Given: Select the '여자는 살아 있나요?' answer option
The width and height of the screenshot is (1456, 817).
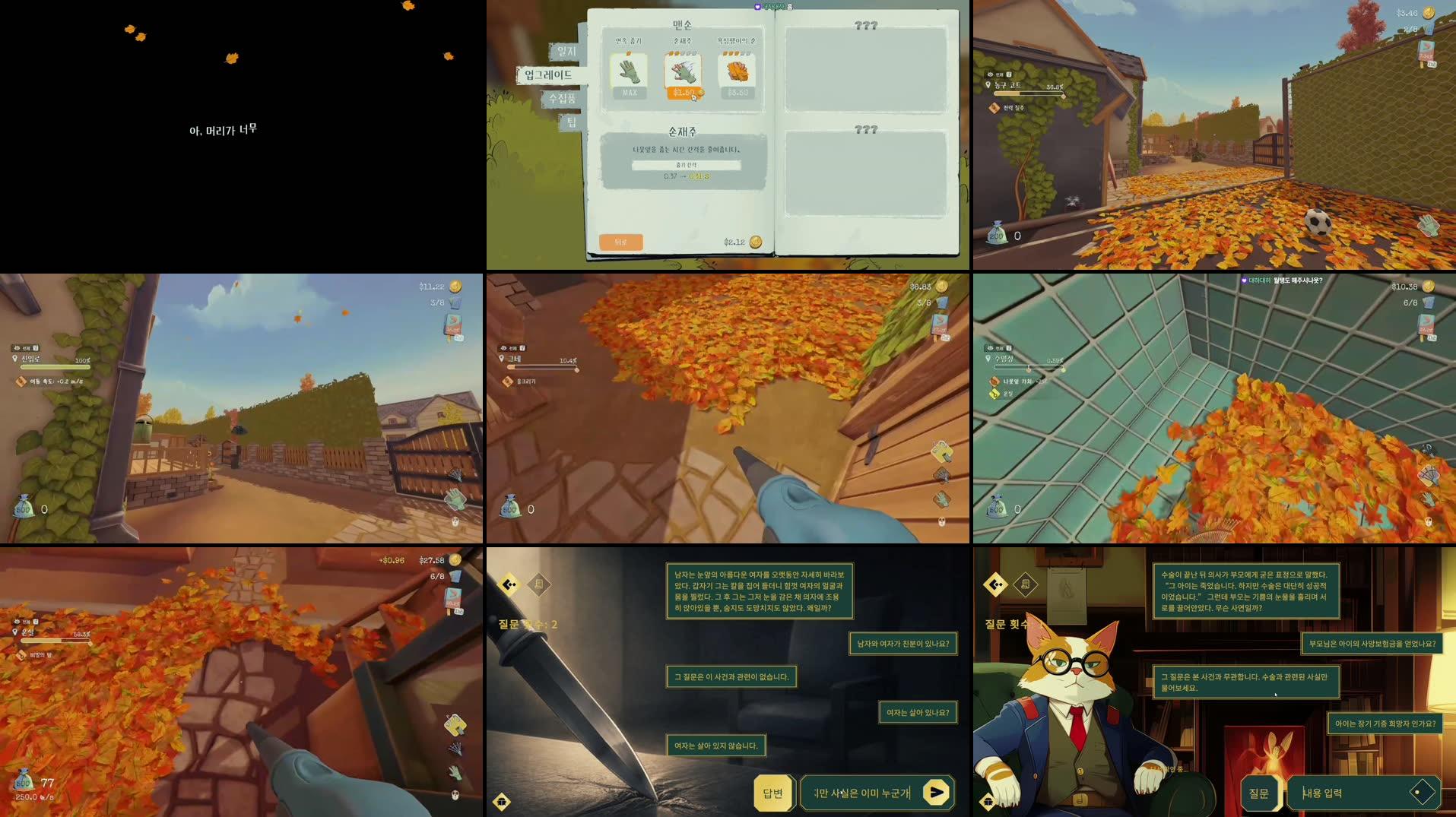Looking at the screenshot, I should click(917, 713).
